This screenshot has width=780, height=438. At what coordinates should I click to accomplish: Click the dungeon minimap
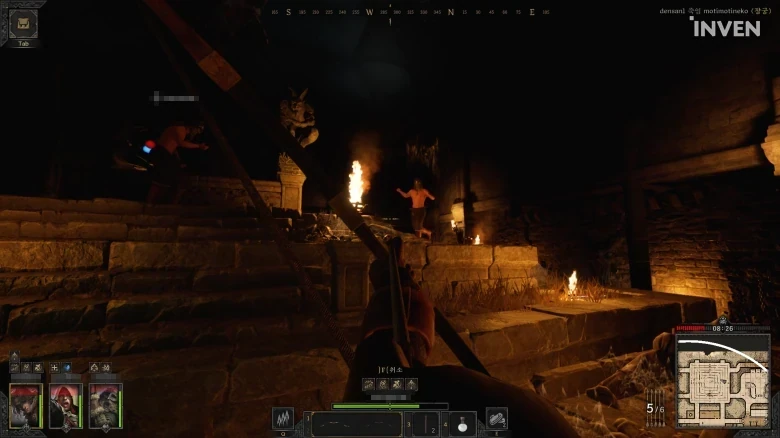point(722,379)
